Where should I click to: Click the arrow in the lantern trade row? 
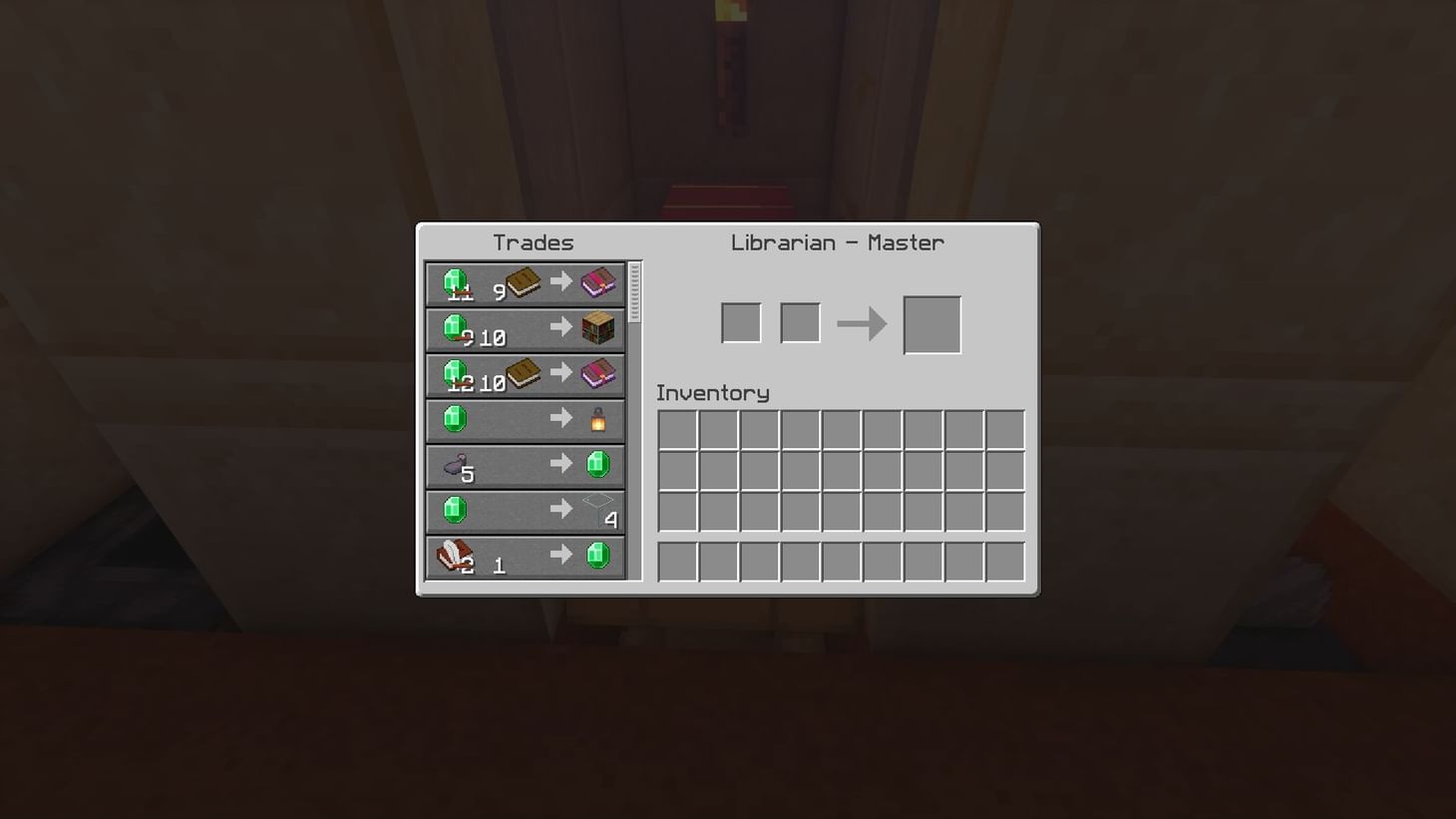click(x=561, y=419)
